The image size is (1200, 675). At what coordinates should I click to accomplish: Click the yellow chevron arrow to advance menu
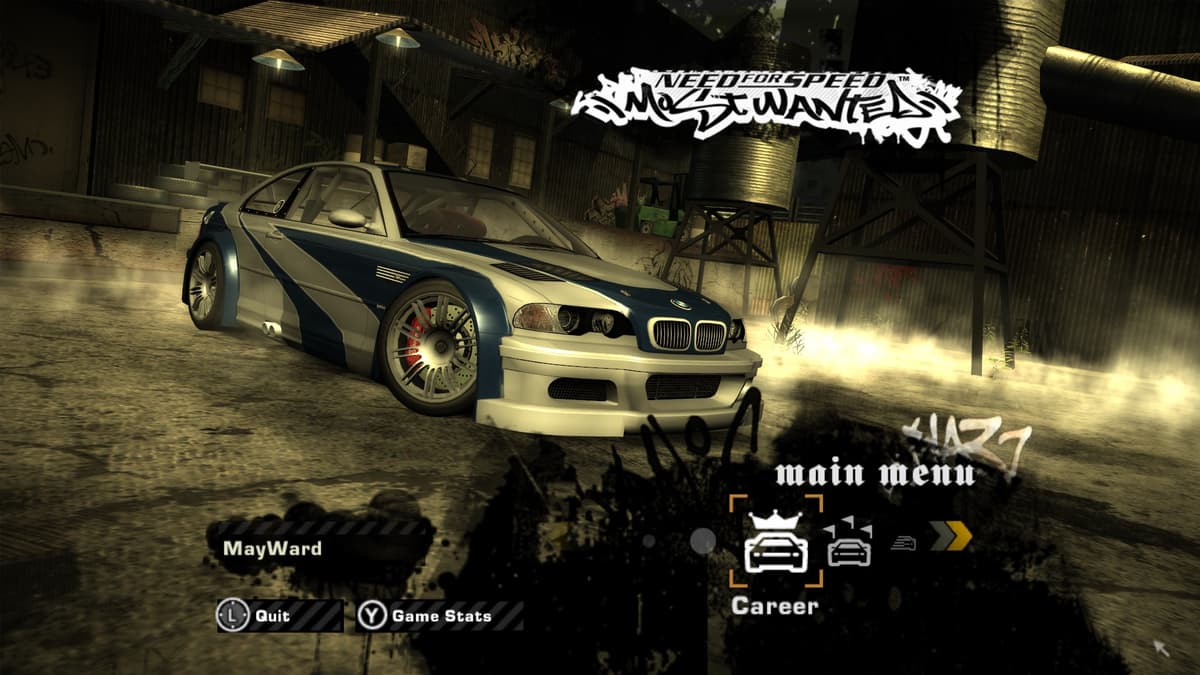coord(951,537)
